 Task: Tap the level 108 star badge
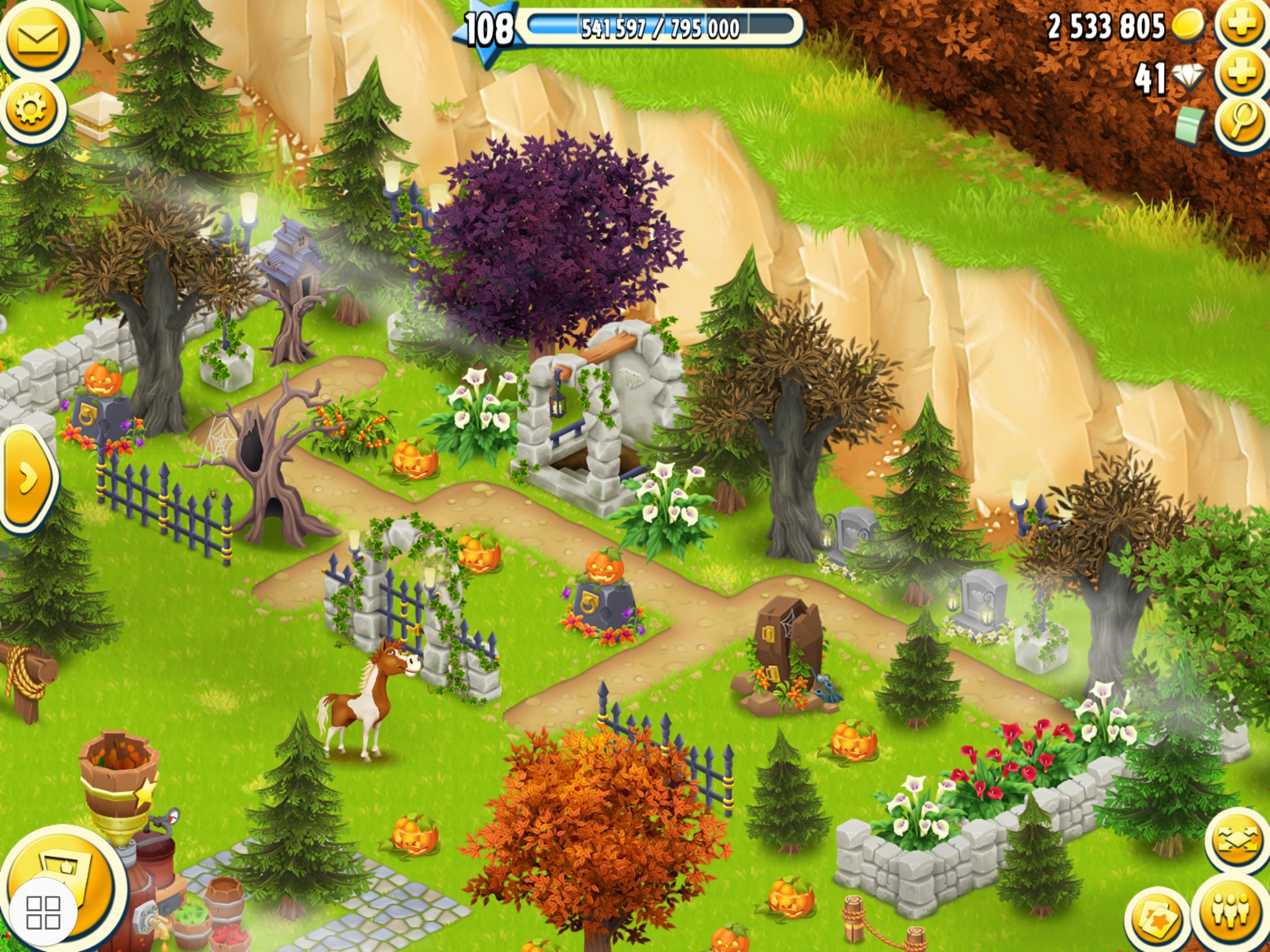pos(488,29)
